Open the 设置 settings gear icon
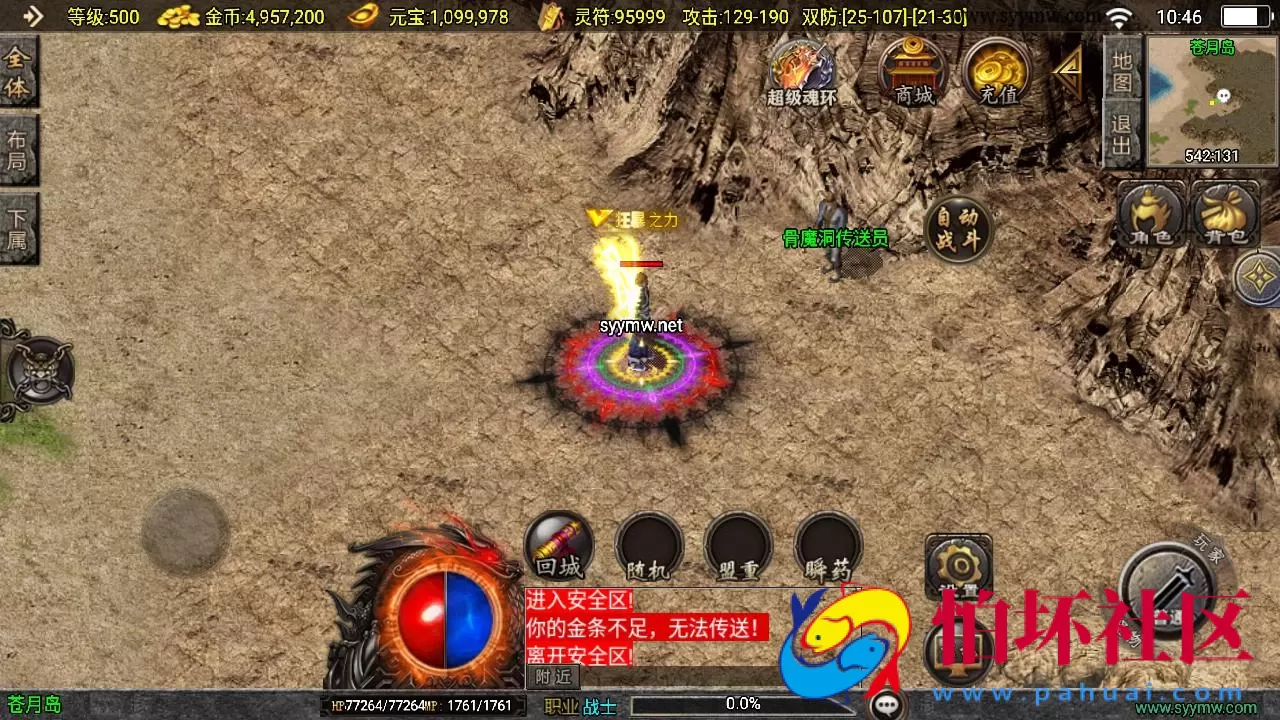Image resolution: width=1280 pixels, height=720 pixels. [x=957, y=565]
